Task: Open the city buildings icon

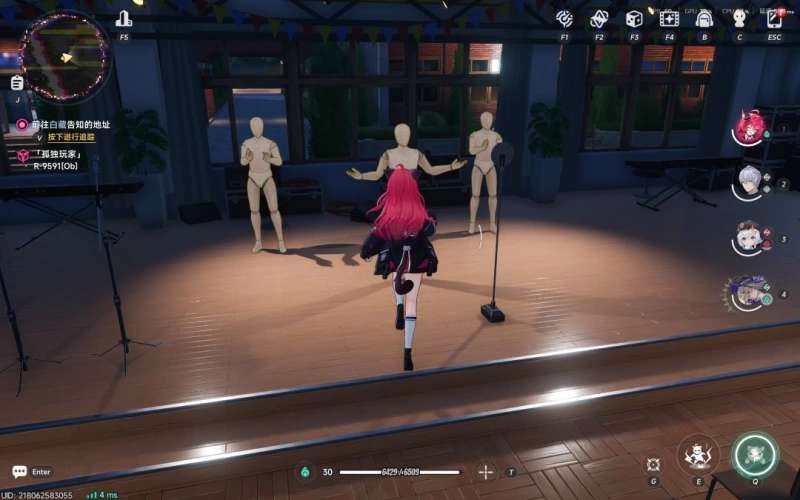Action: (x=124, y=19)
